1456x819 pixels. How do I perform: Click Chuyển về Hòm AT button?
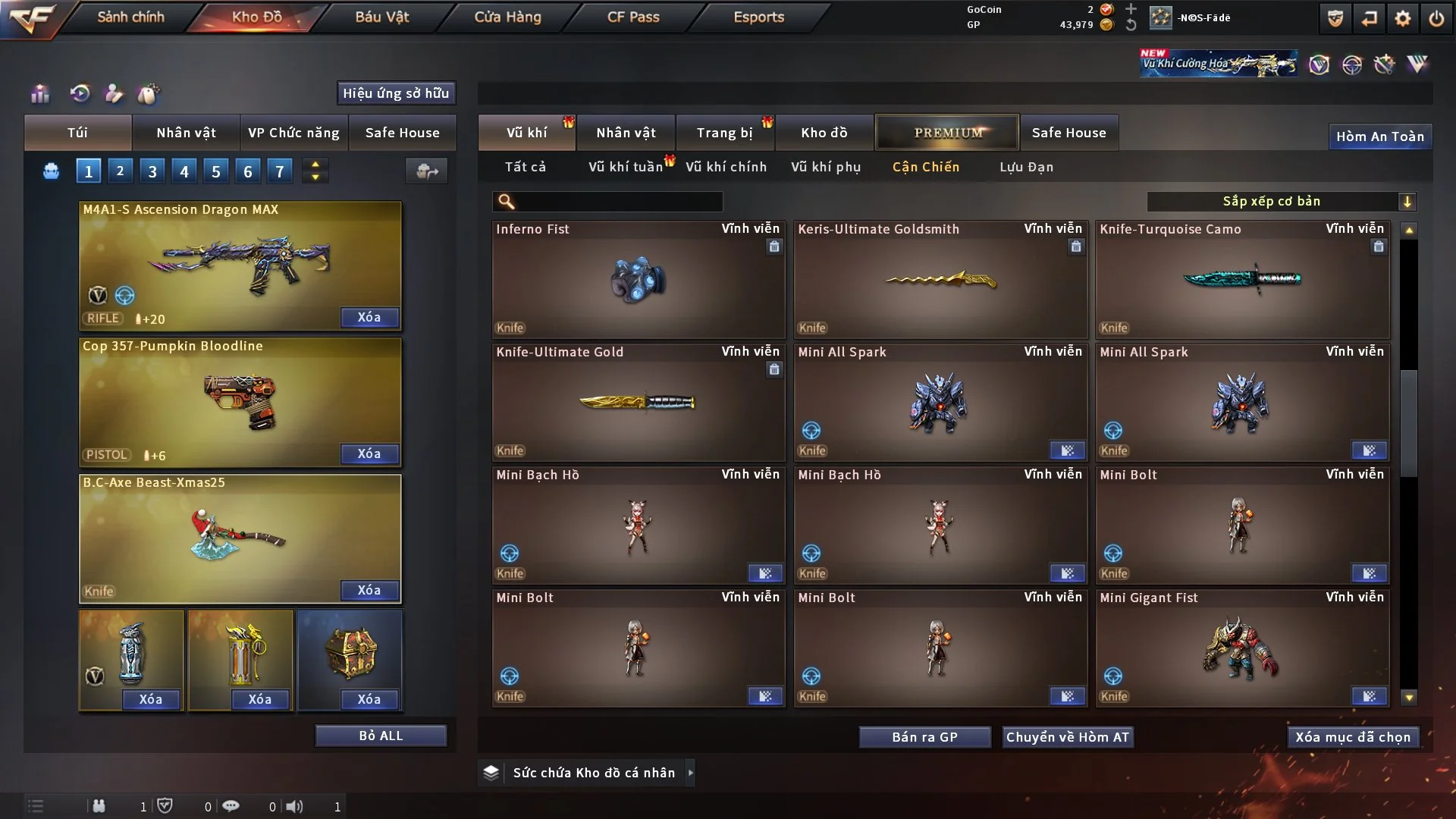1068,737
